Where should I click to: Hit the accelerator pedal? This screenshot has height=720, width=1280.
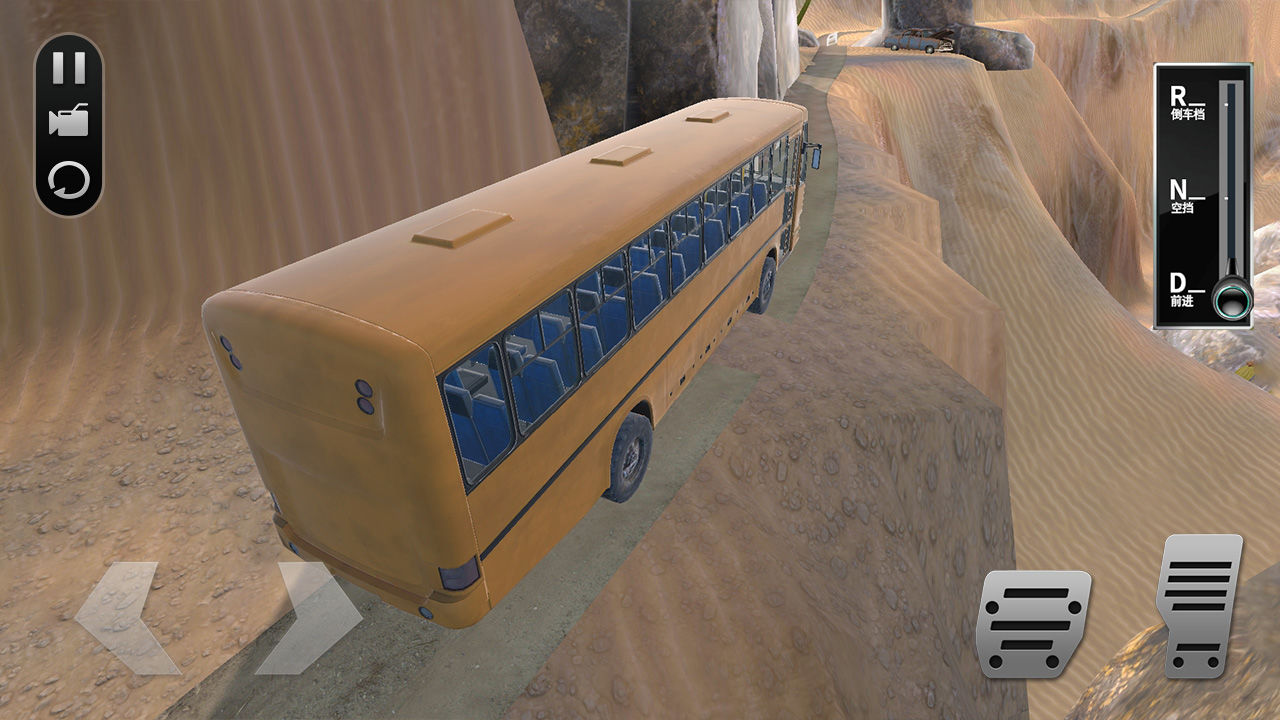(x=1199, y=605)
